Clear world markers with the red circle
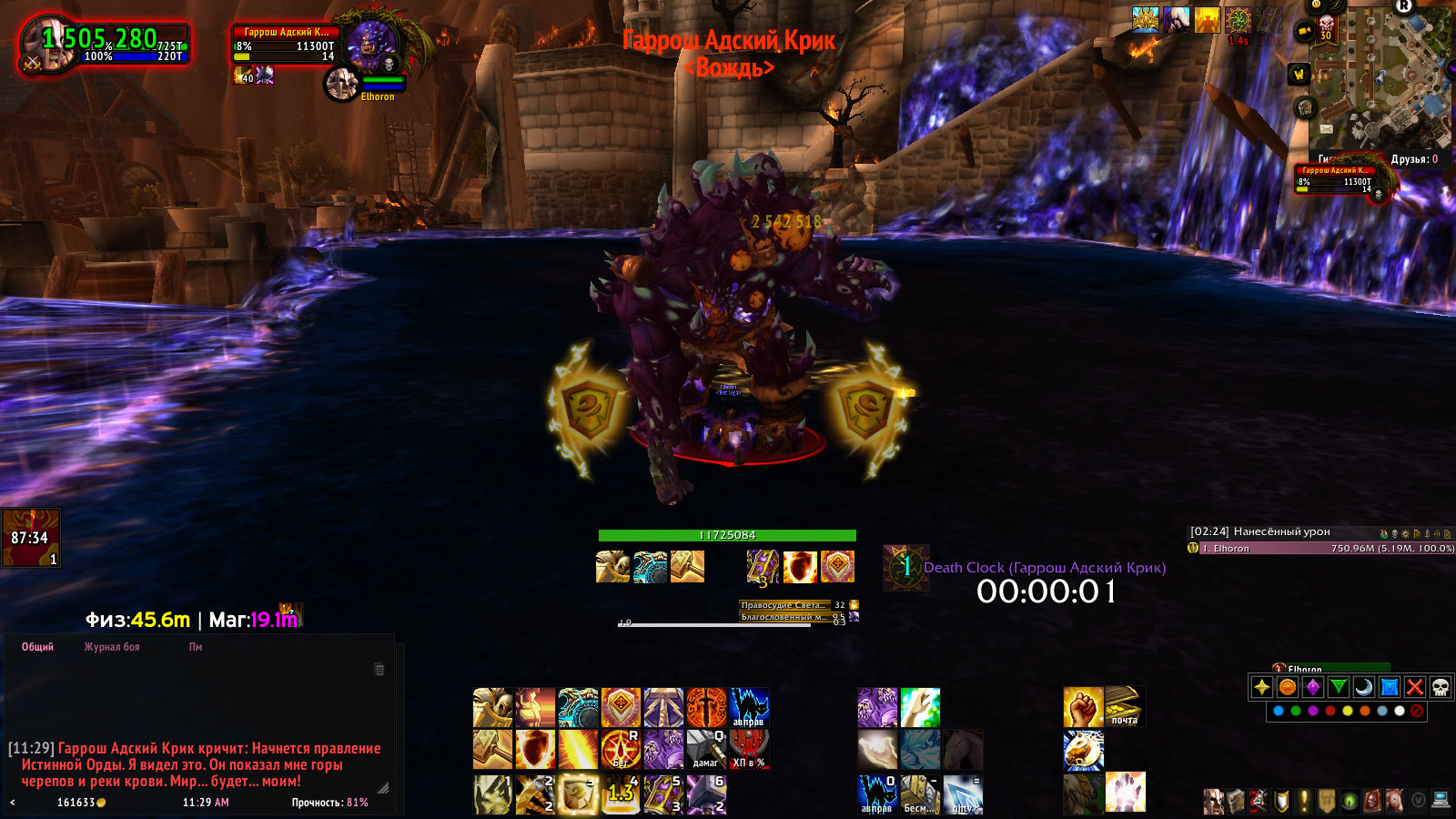 1417,711
